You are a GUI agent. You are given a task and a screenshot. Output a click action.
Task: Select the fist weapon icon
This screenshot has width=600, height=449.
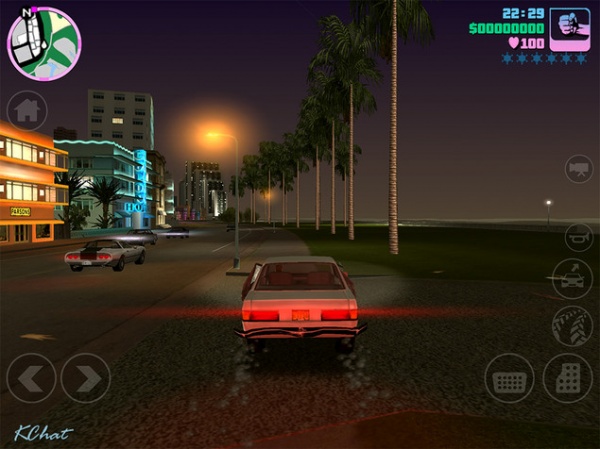[569, 29]
